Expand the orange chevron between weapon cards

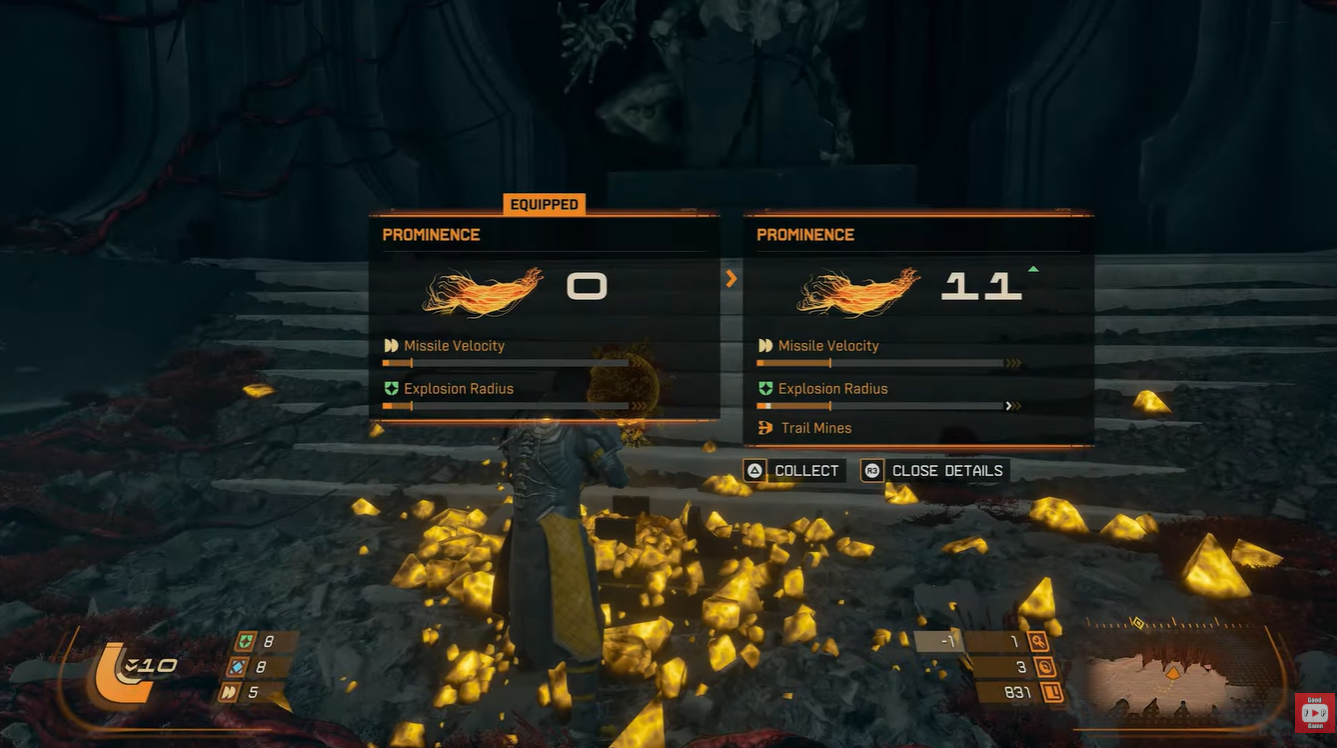point(731,279)
